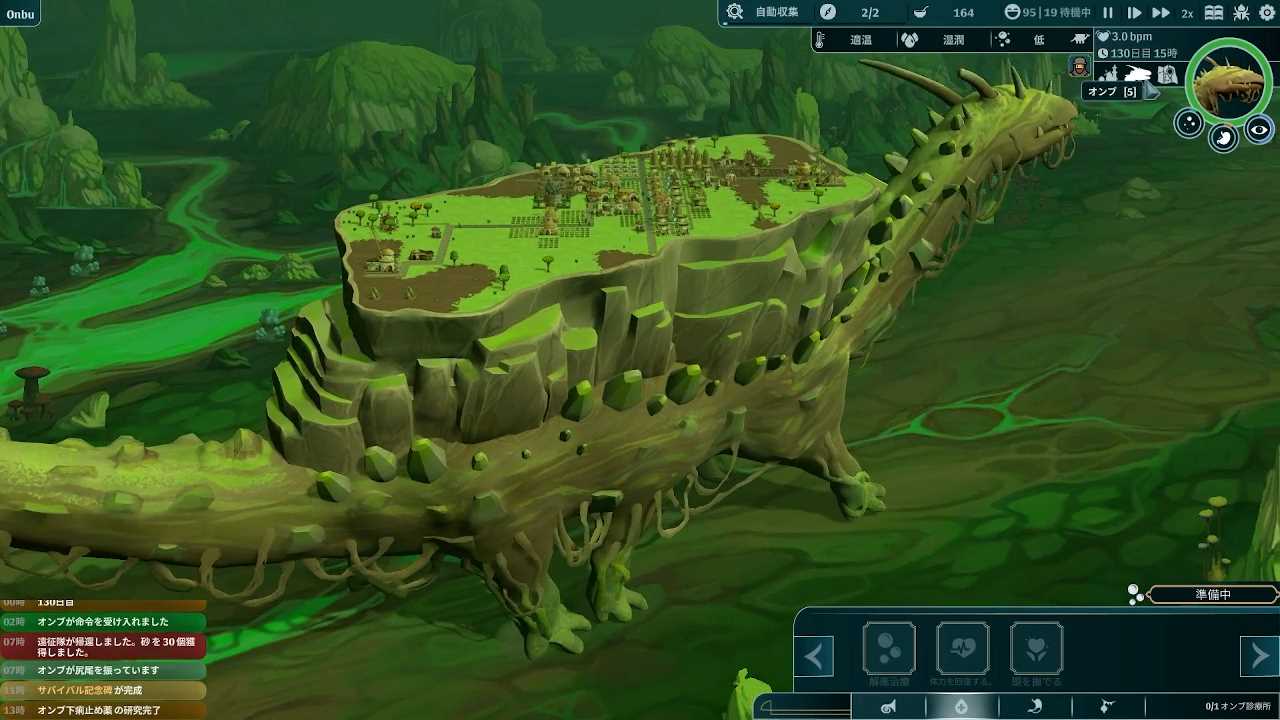Select the Onbu creature portrait
Image resolution: width=1280 pixels, height=720 pixels.
1229,82
